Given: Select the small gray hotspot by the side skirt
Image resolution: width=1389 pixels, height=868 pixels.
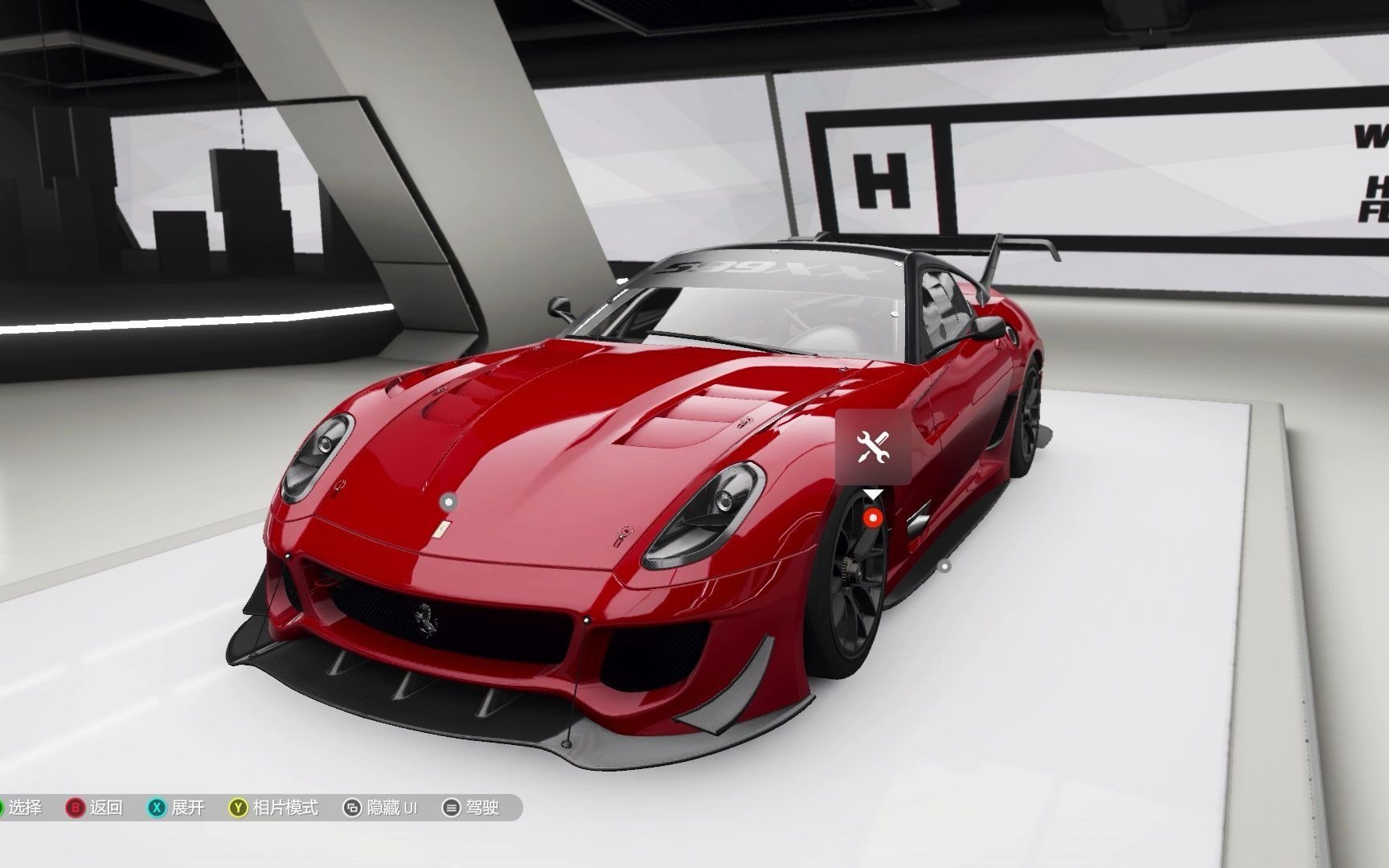Looking at the screenshot, I should pyautogui.click(x=945, y=567).
